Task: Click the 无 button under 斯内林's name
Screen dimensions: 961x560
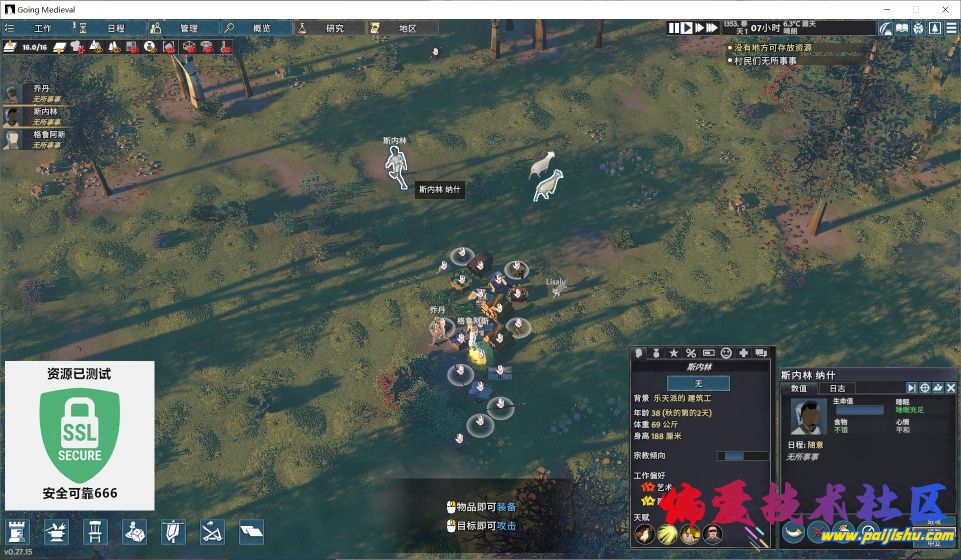Action: coord(697,383)
